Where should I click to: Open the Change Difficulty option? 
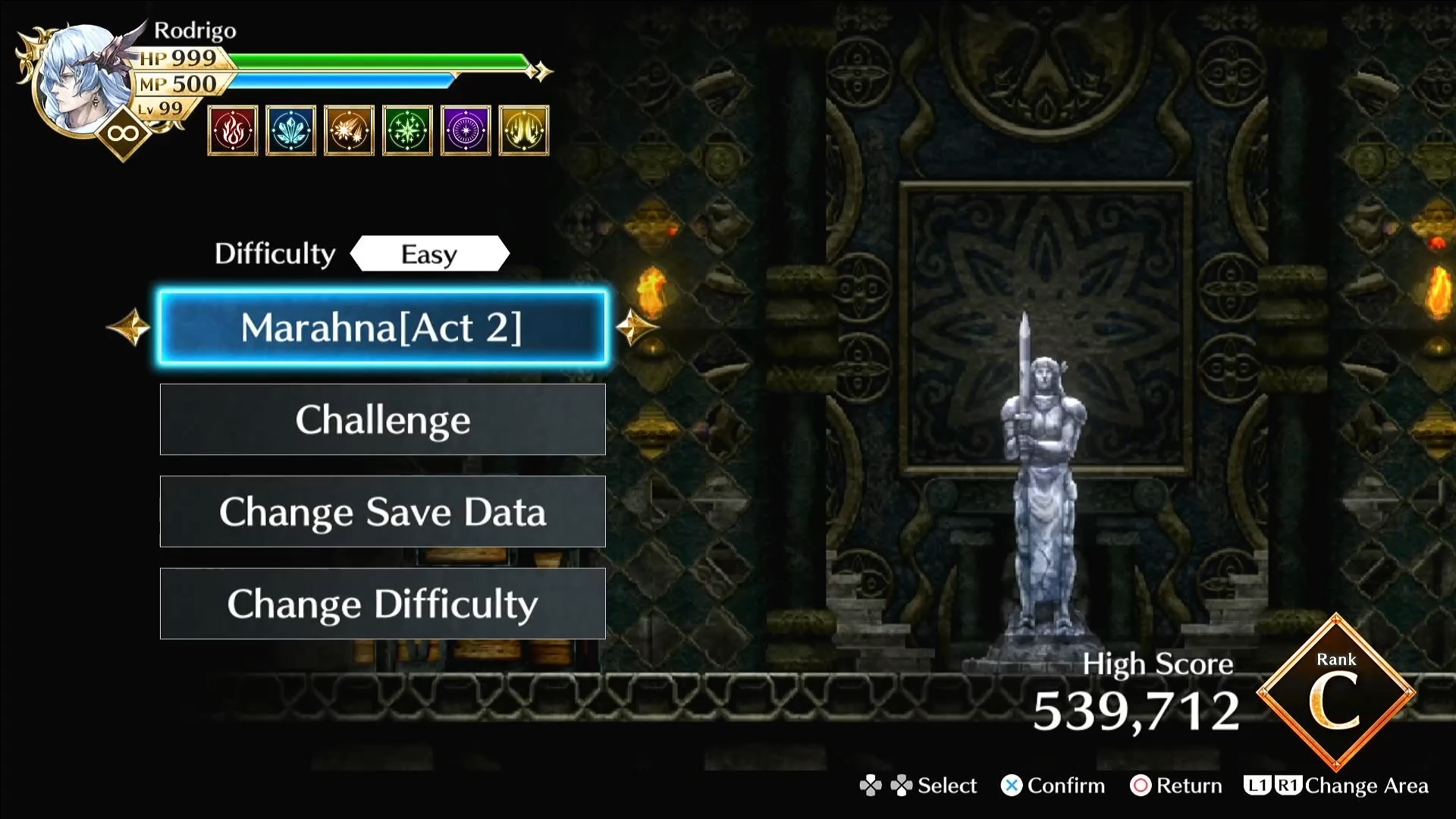click(x=382, y=604)
